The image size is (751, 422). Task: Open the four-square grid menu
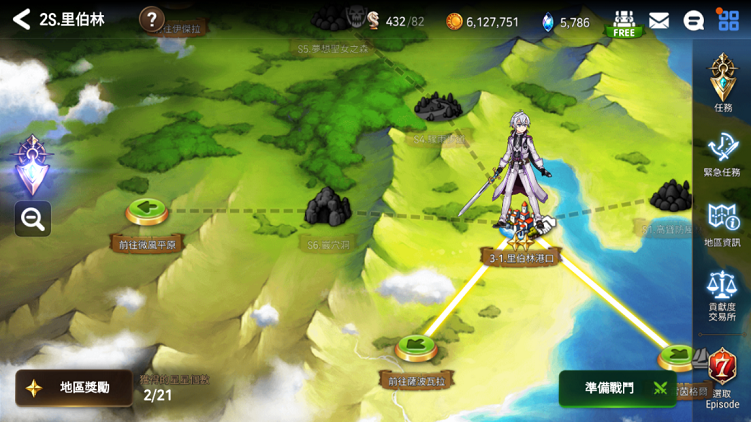click(728, 20)
